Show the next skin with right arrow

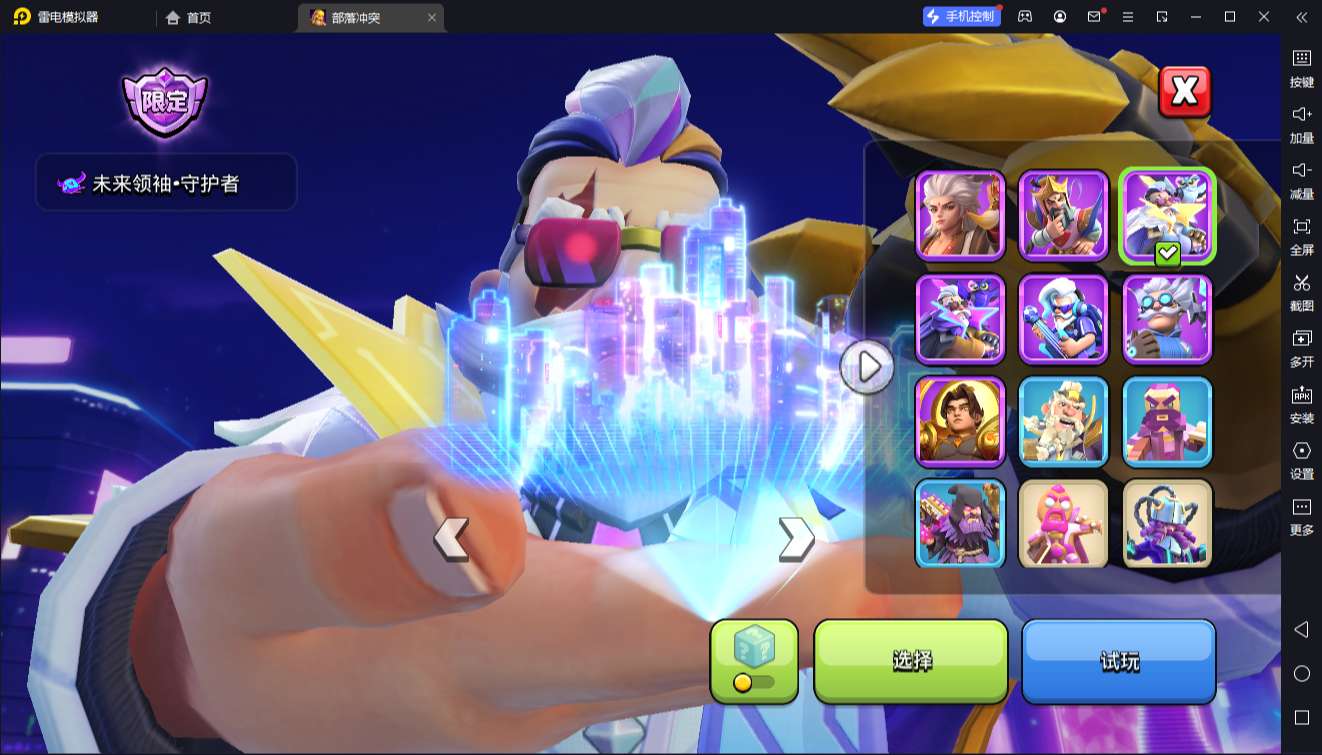[x=795, y=538]
